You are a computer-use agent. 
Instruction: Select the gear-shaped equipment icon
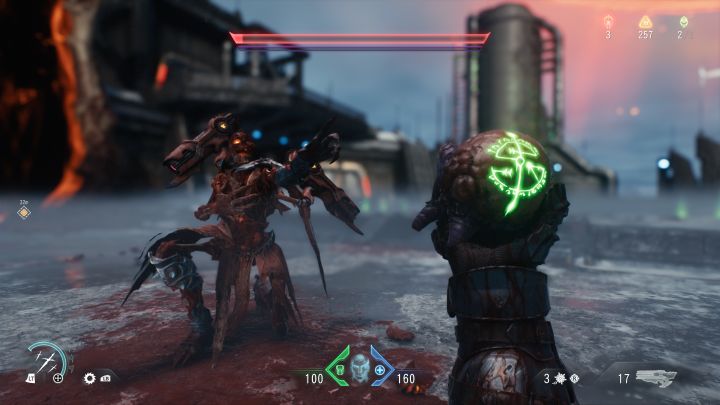[89, 379]
